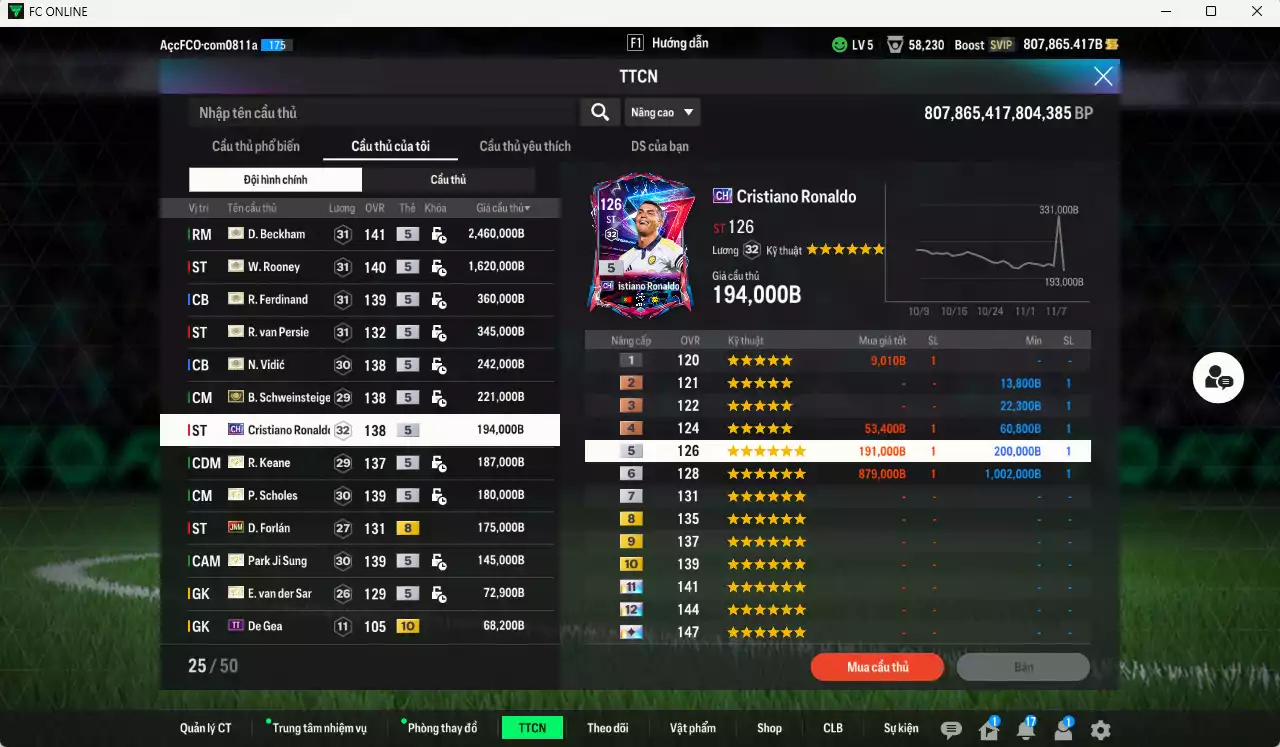The width and height of the screenshot is (1280, 747).
Task: Open the settings gear on the bottom bar
Action: 1100,727
